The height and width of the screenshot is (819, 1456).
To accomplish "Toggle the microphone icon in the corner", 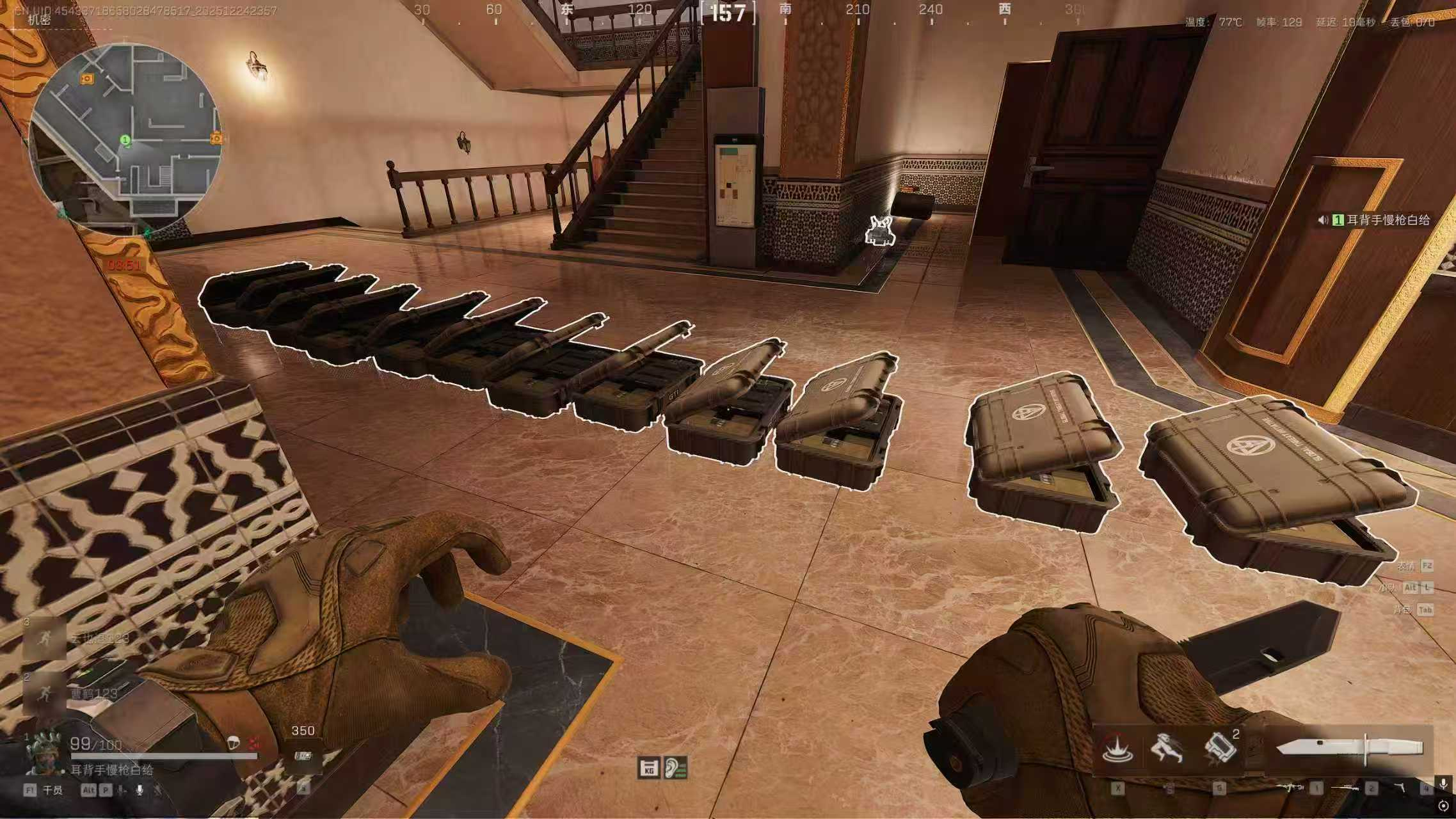I will (1443, 785).
